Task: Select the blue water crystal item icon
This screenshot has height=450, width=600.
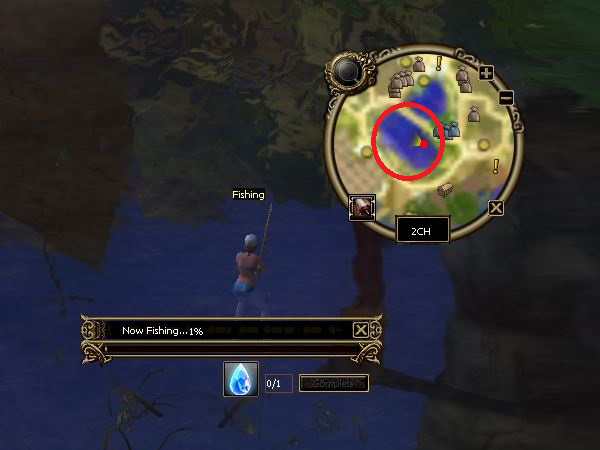Action: pyautogui.click(x=241, y=380)
